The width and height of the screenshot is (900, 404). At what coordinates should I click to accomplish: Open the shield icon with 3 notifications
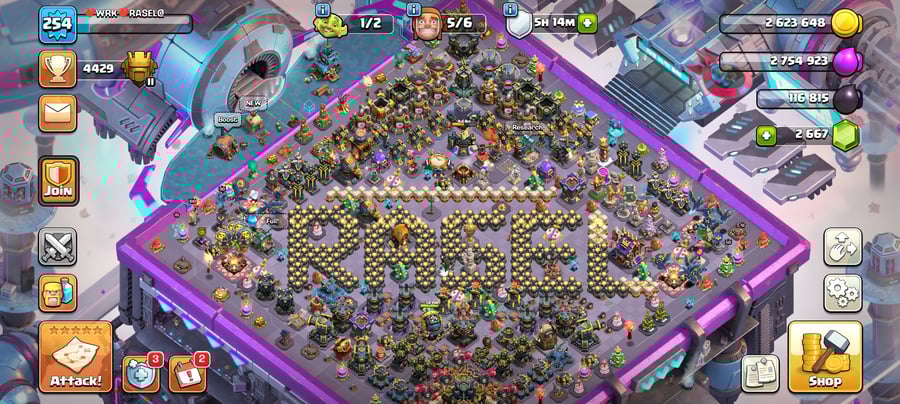click(141, 372)
